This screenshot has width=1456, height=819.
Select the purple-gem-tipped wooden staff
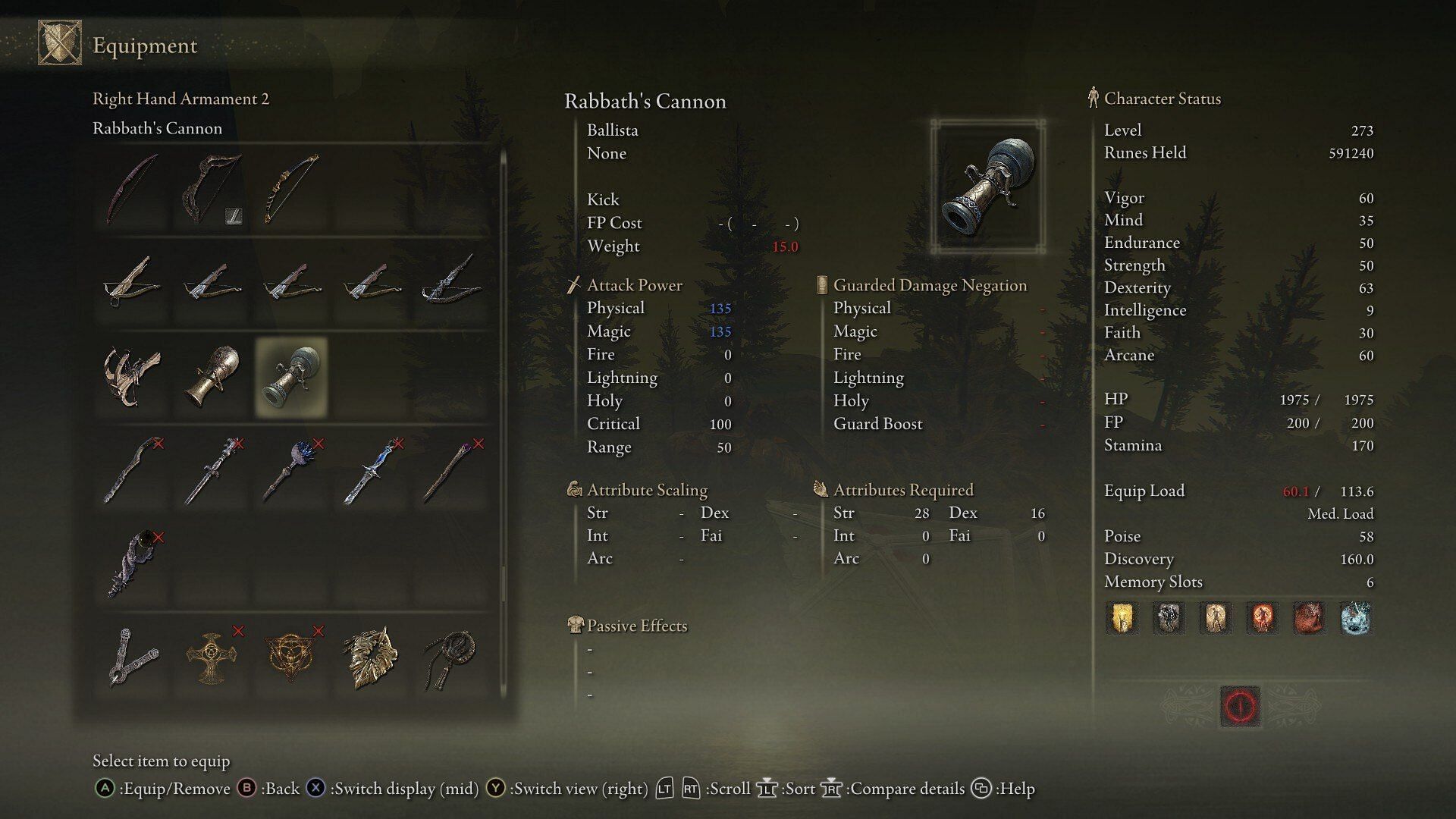pos(453,471)
